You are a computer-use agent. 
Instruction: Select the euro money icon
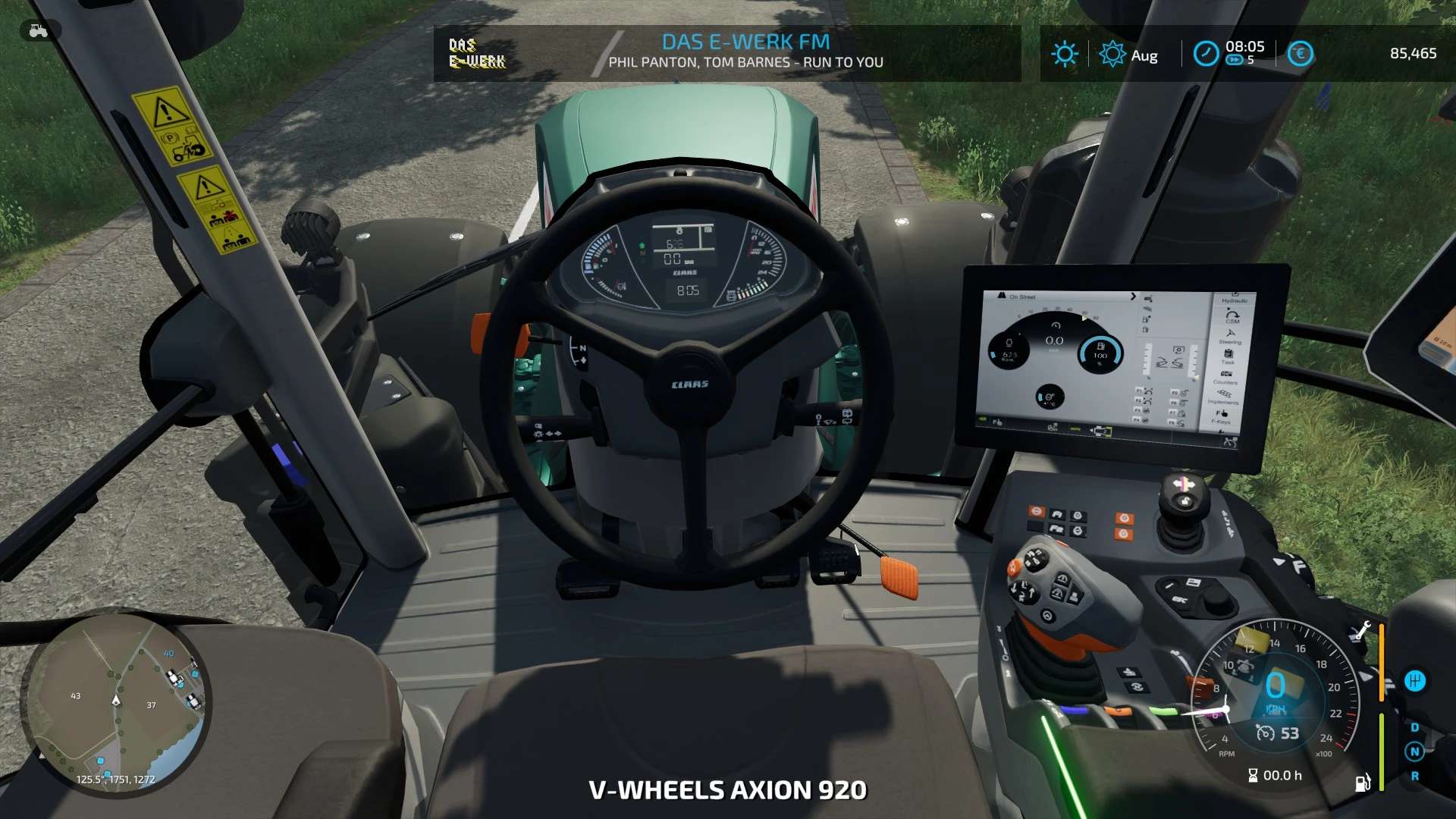click(x=1300, y=54)
